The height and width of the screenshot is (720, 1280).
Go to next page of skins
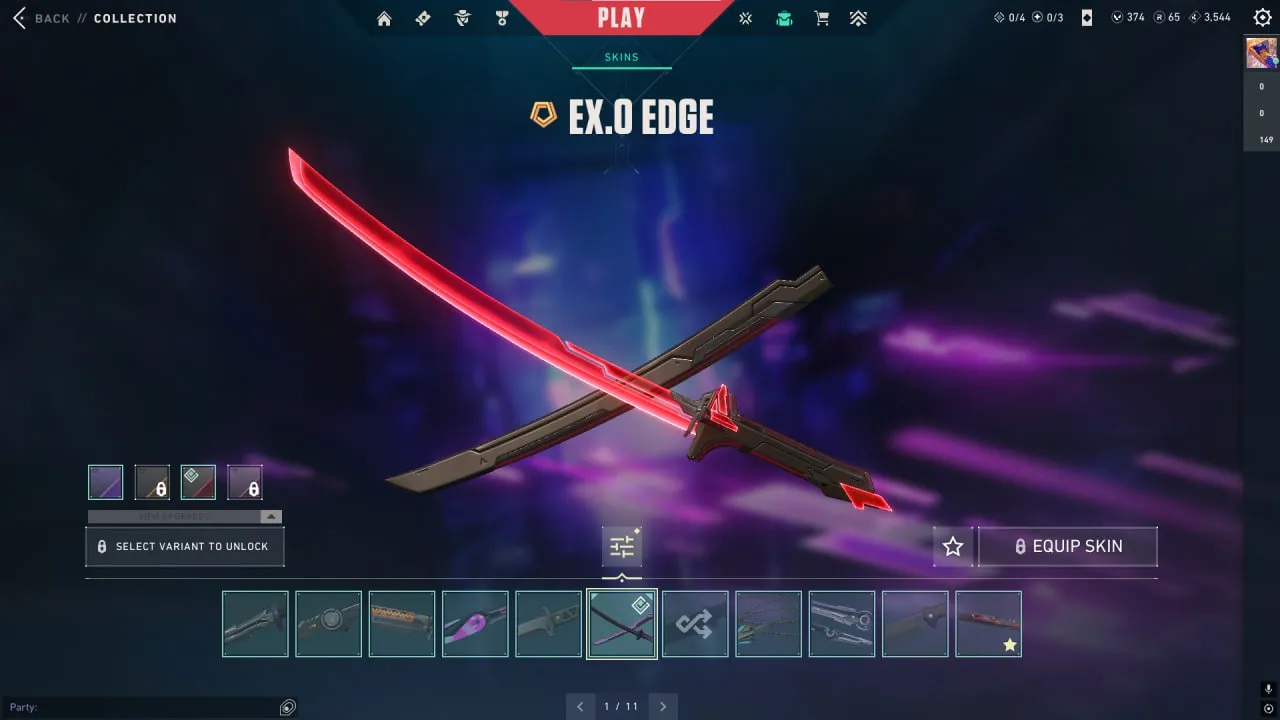coord(663,706)
